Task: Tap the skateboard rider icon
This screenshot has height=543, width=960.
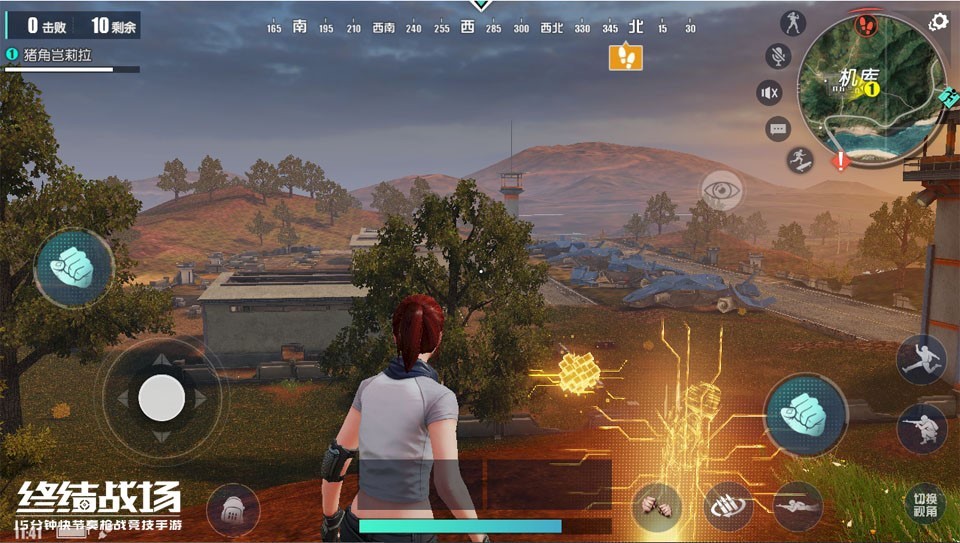Action: [x=800, y=159]
